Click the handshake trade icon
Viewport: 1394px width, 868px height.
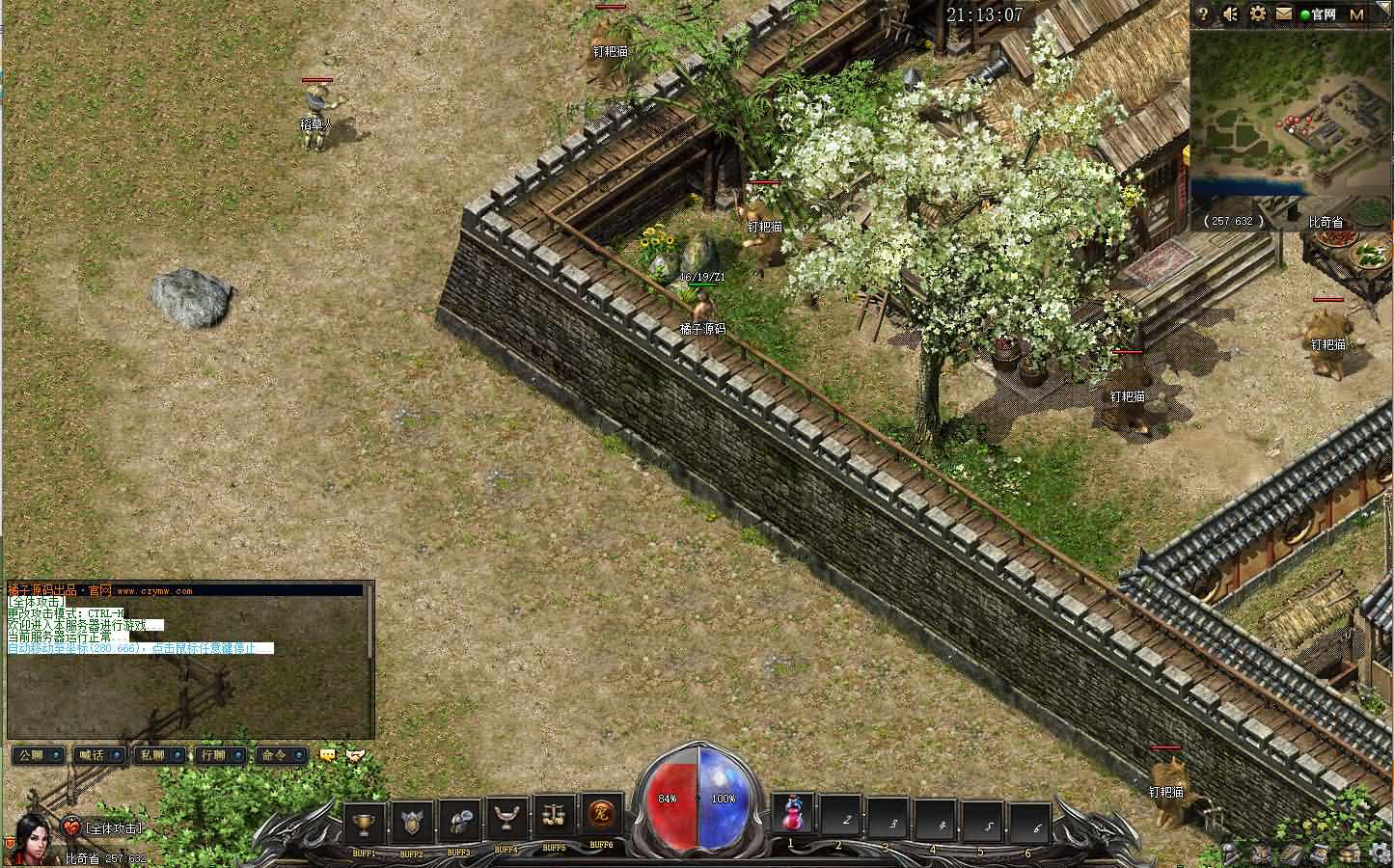coord(356,755)
